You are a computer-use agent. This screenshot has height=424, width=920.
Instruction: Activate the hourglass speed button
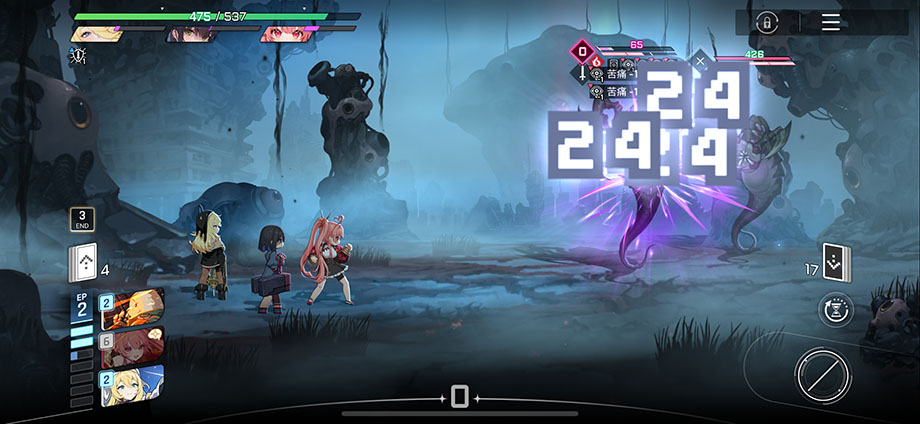click(835, 310)
